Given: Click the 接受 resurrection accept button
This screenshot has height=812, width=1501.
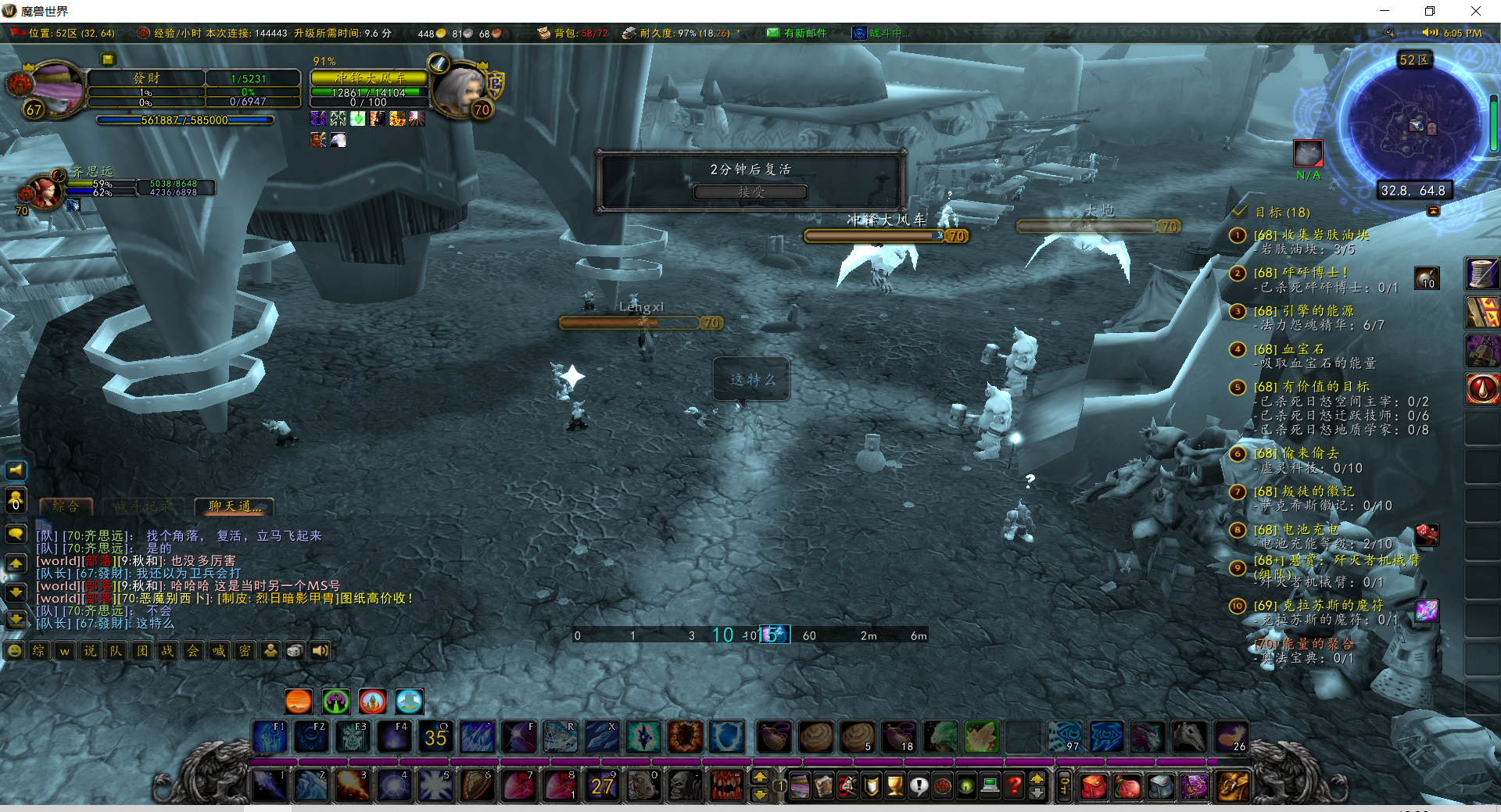Looking at the screenshot, I should coord(750,192).
